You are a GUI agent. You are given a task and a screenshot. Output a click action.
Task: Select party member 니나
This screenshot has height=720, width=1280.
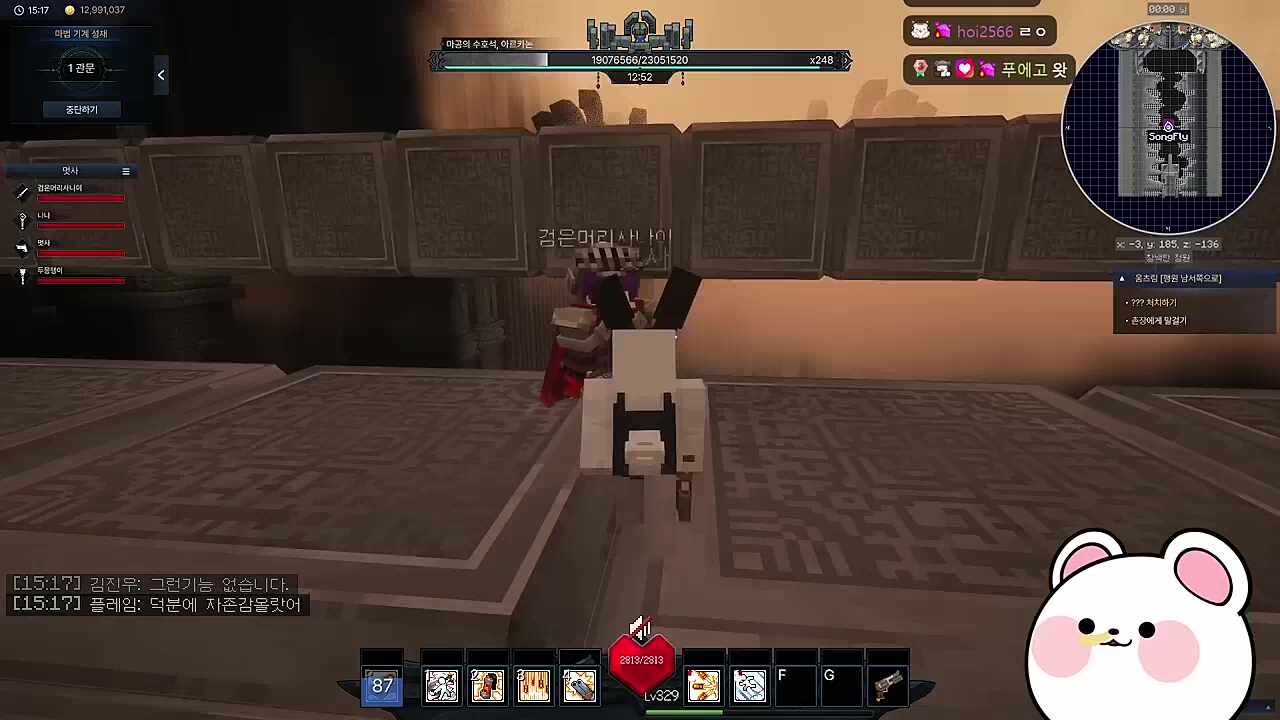[x=44, y=216]
